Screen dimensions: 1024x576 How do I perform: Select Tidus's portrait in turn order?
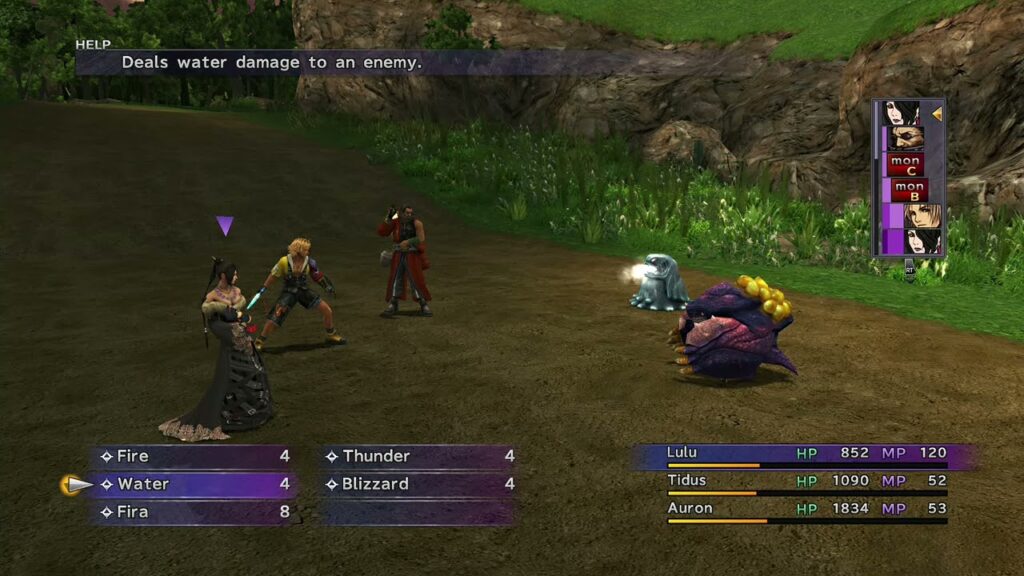click(922, 215)
